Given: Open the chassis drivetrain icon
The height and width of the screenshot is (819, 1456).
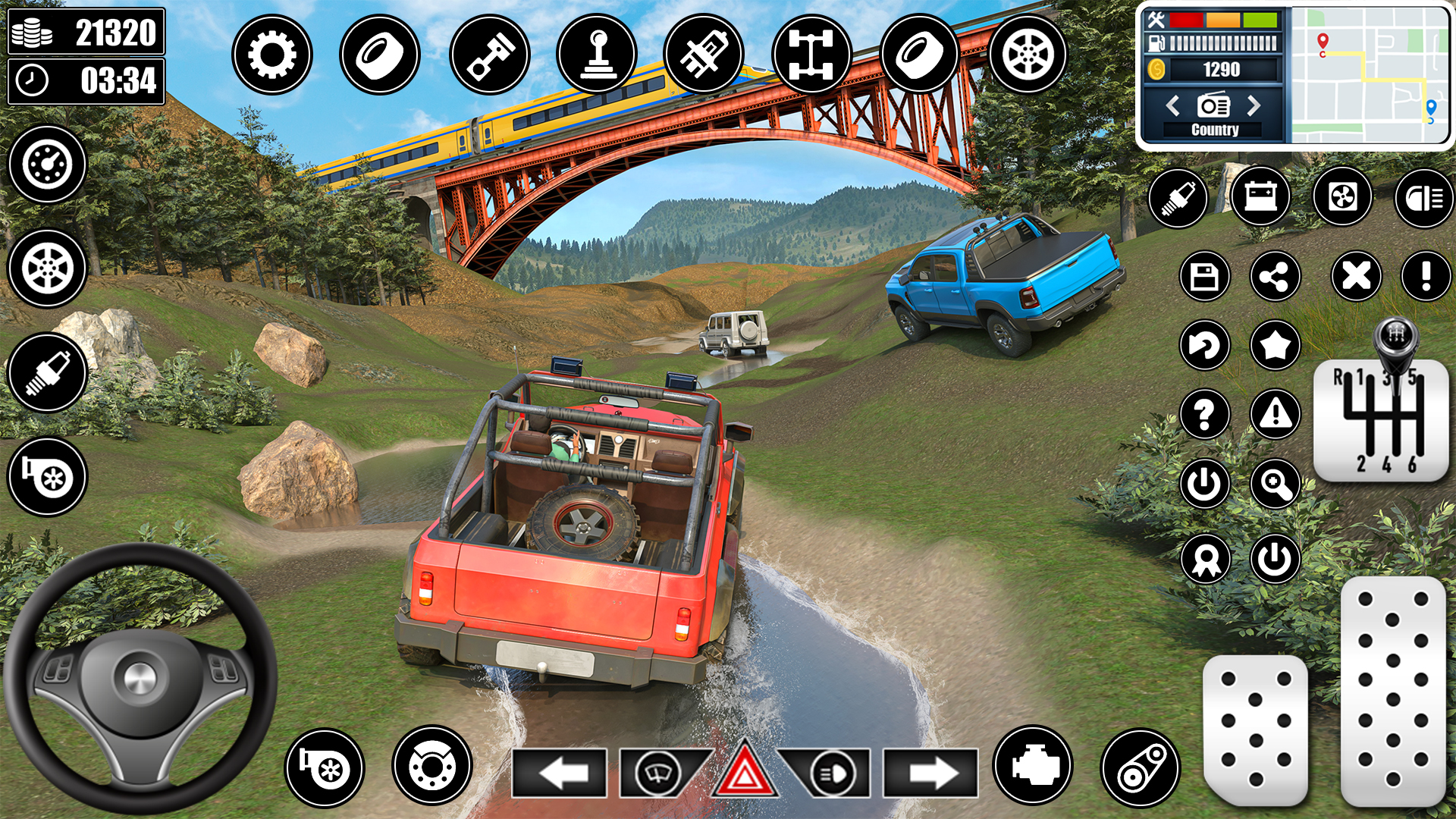Looking at the screenshot, I should pyautogui.click(x=811, y=55).
